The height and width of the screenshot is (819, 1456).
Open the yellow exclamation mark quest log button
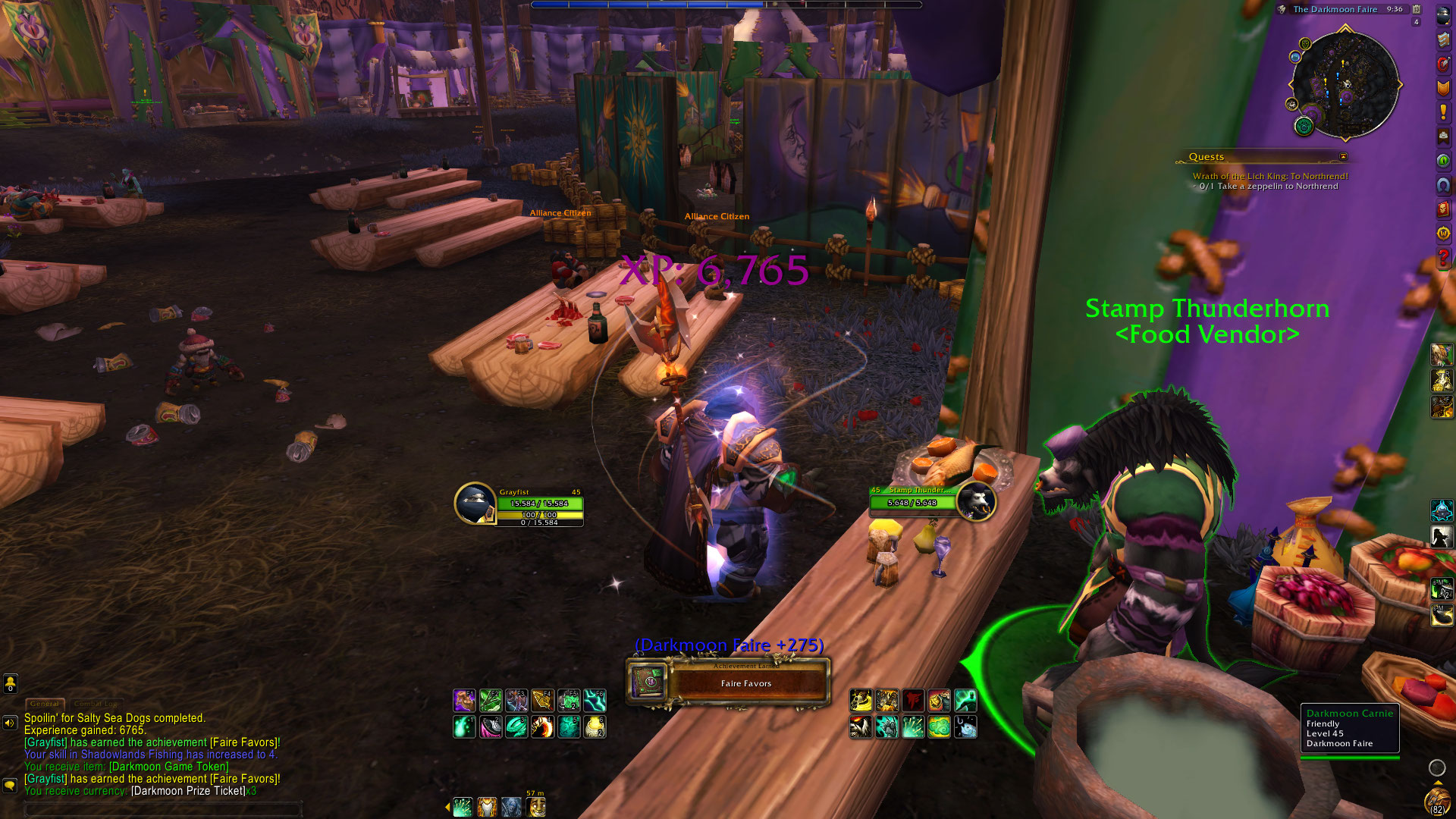1443,112
